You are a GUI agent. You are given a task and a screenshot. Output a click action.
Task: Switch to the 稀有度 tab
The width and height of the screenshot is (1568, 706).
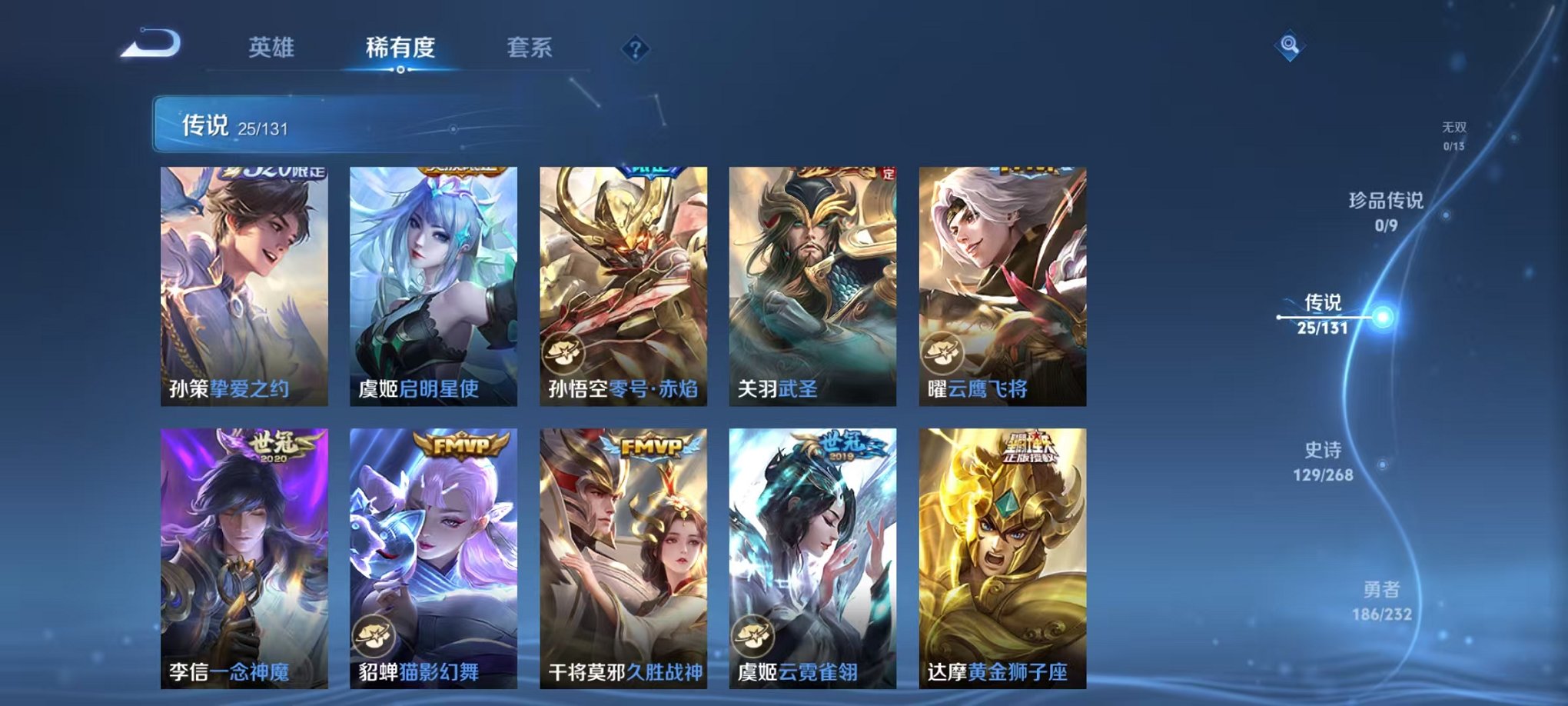400,48
